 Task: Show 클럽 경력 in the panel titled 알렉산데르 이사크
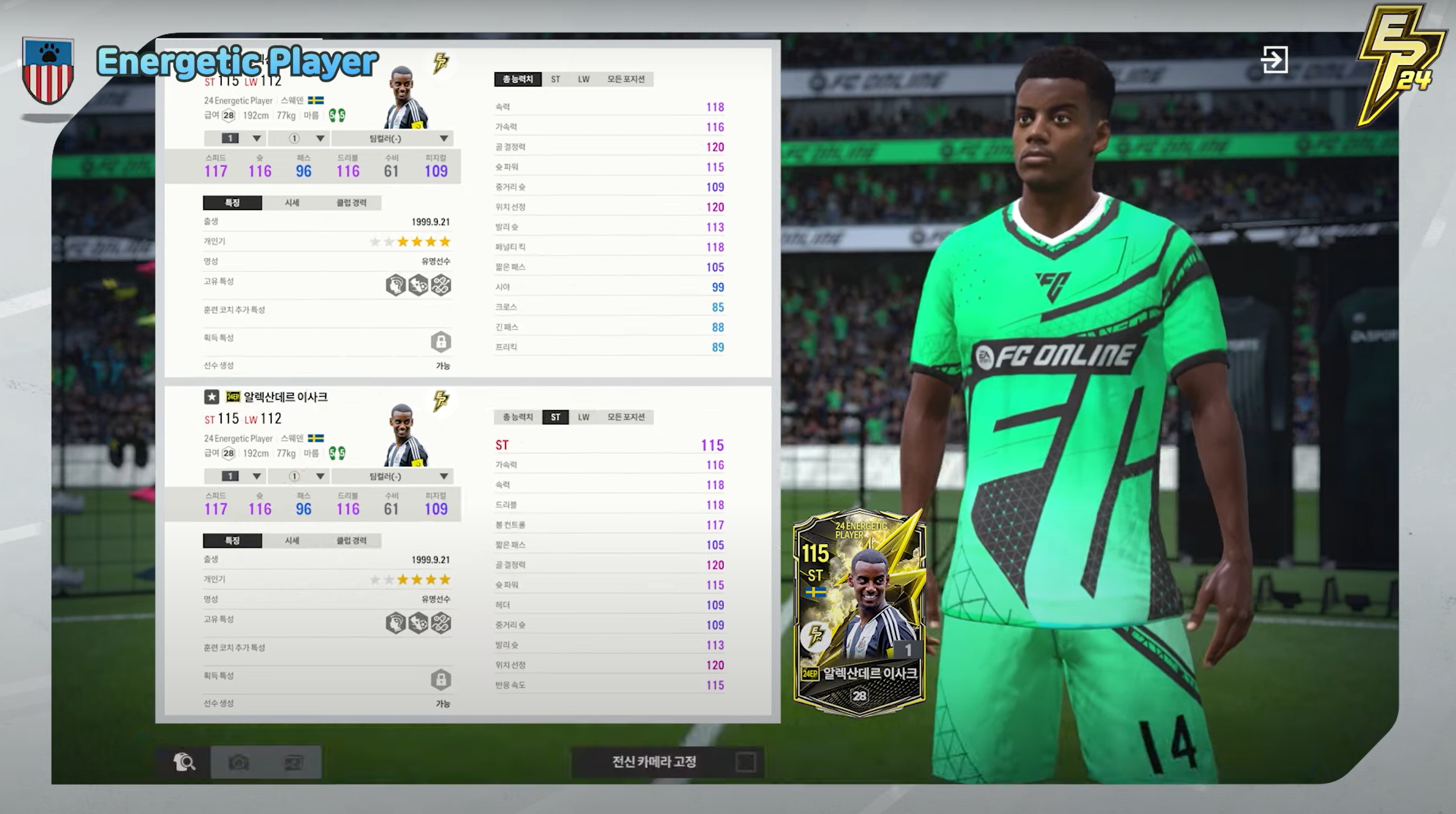pos(351,541)
